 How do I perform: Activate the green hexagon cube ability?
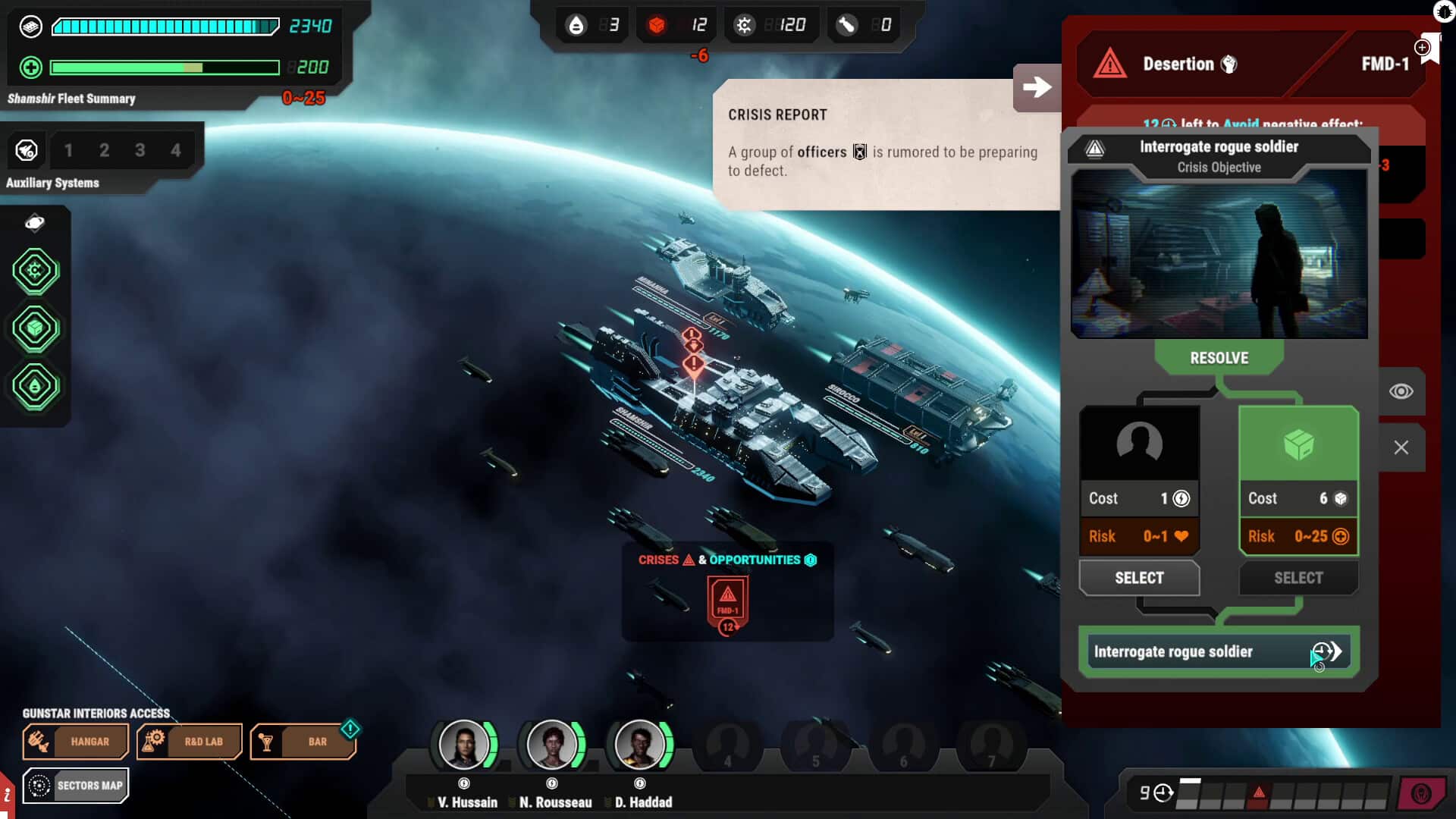click(35, 328)
